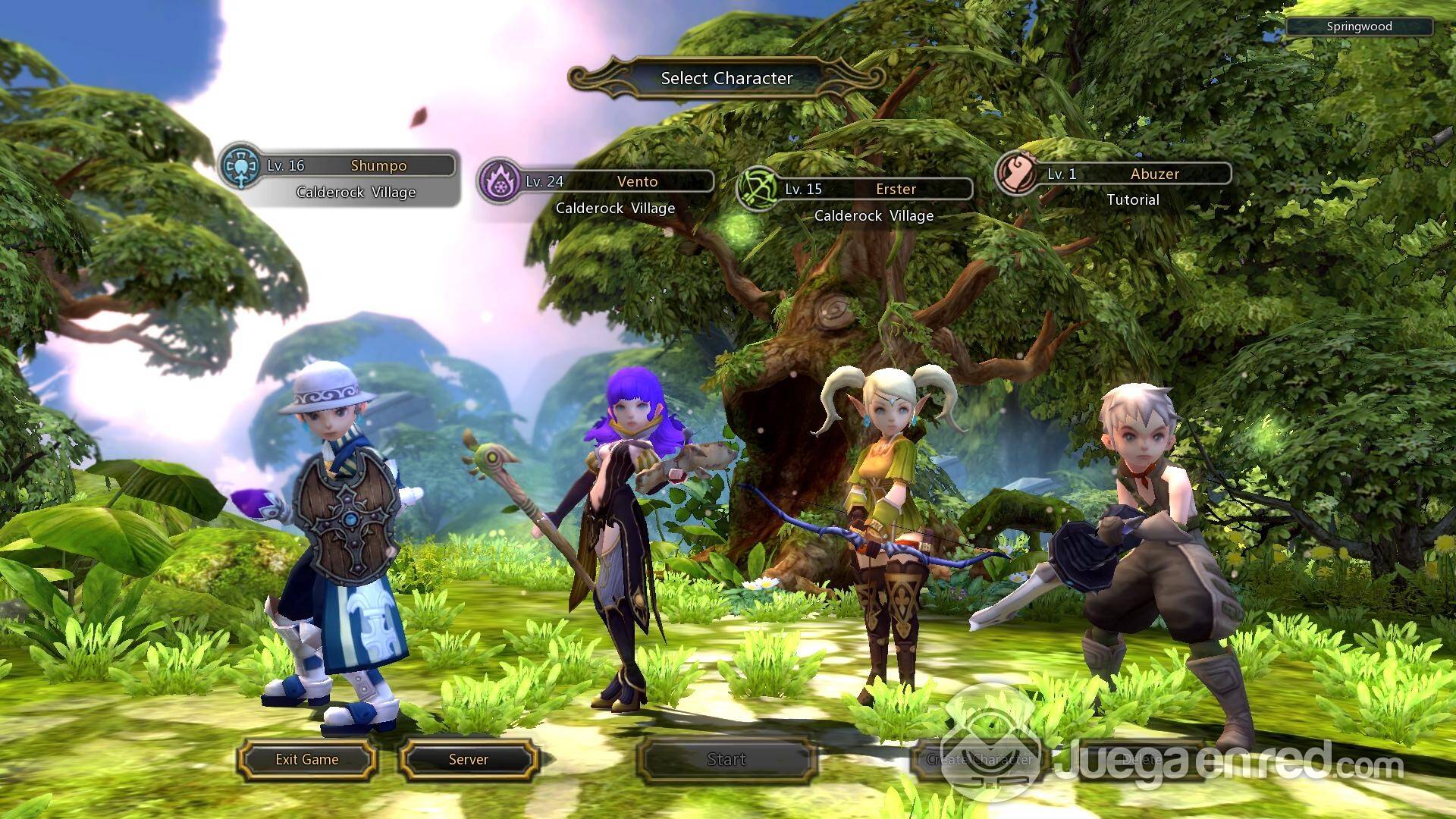Click the Create Character button
Viewport: 1456px width, 819px height.
pyautogui.click(x=980, y=760)
